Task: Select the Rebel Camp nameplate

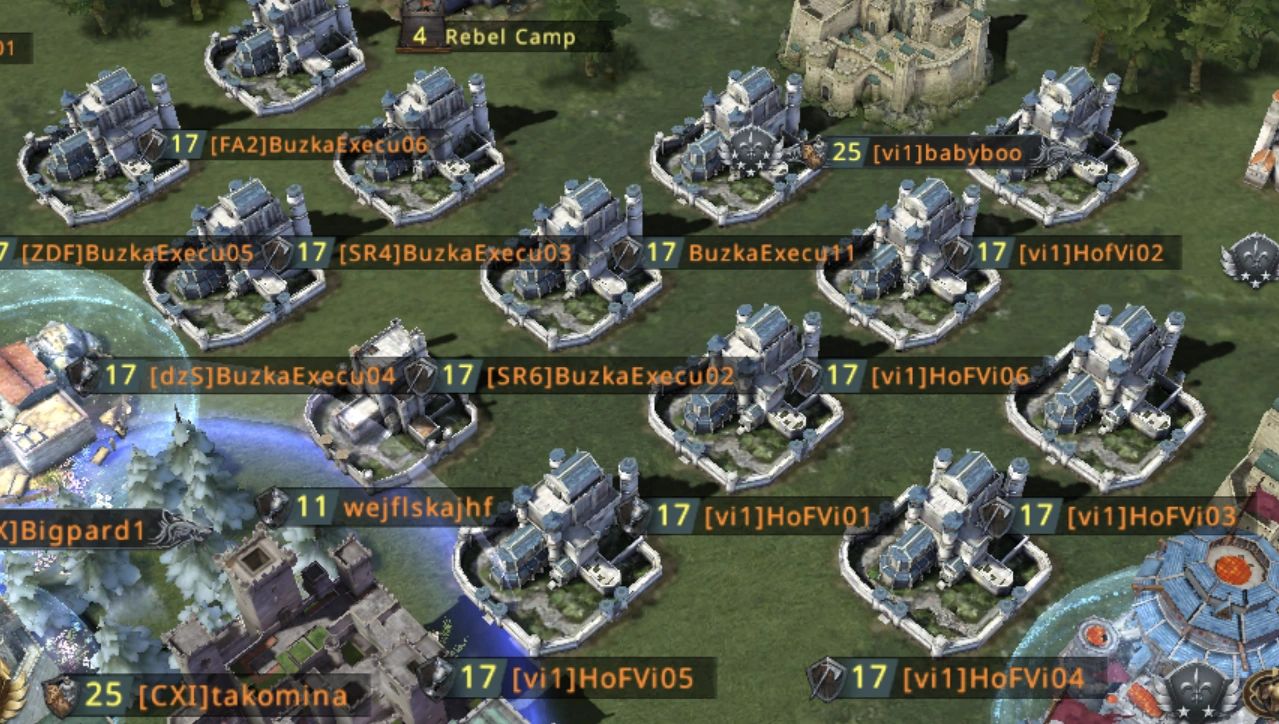Action: click(509, 37)
